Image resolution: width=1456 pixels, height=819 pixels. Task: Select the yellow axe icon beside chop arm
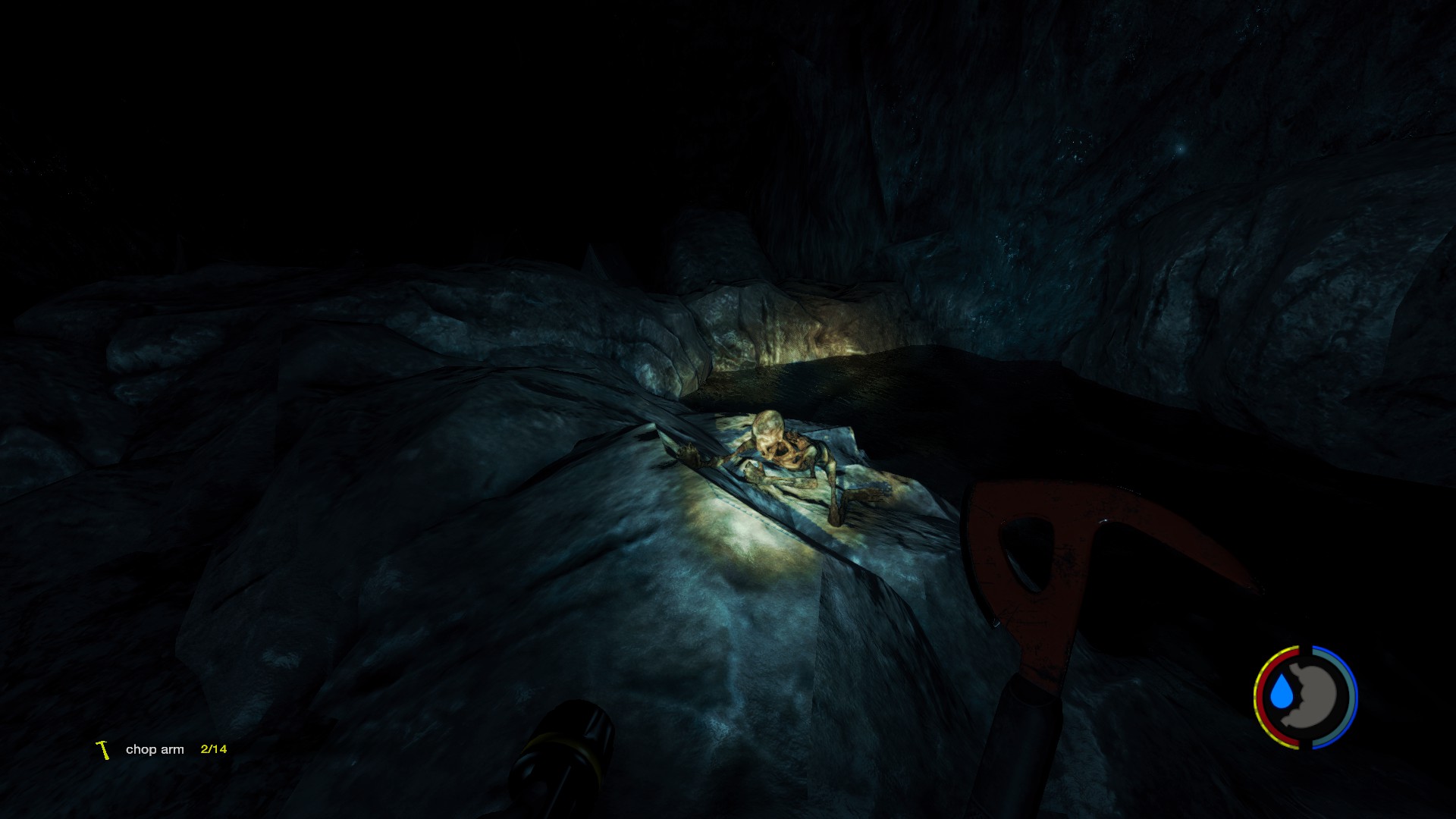pyautogui.click(x=103, y=750)
